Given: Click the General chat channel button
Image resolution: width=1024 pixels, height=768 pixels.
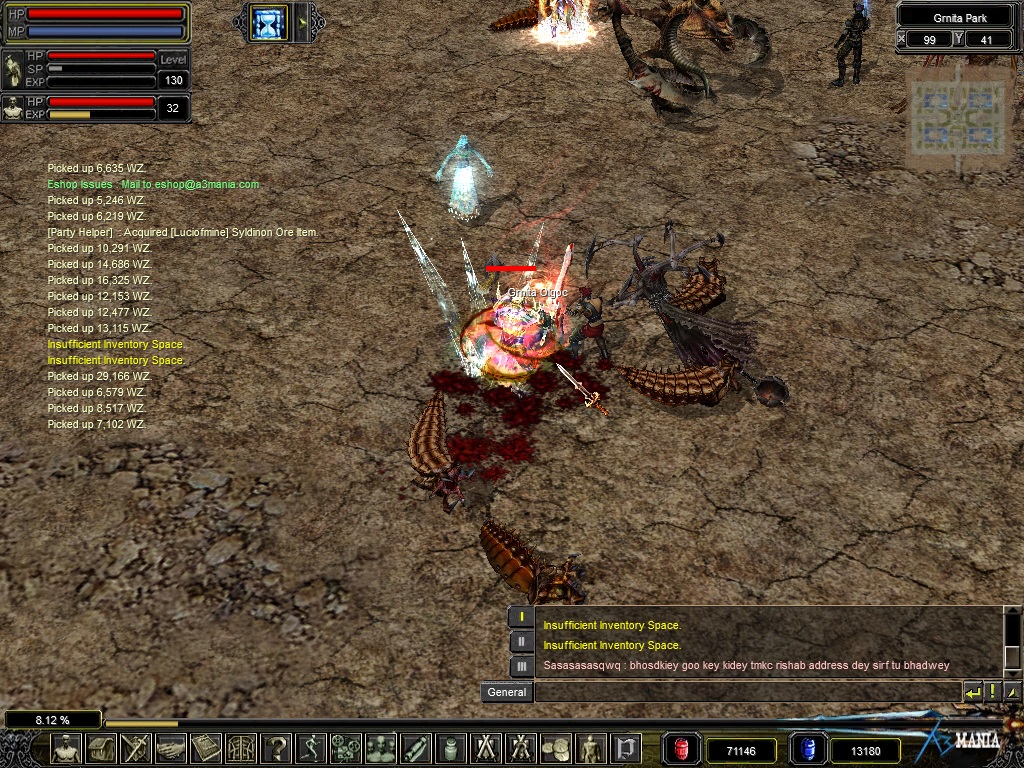Looking at the screenshot, I should point(506,692).
